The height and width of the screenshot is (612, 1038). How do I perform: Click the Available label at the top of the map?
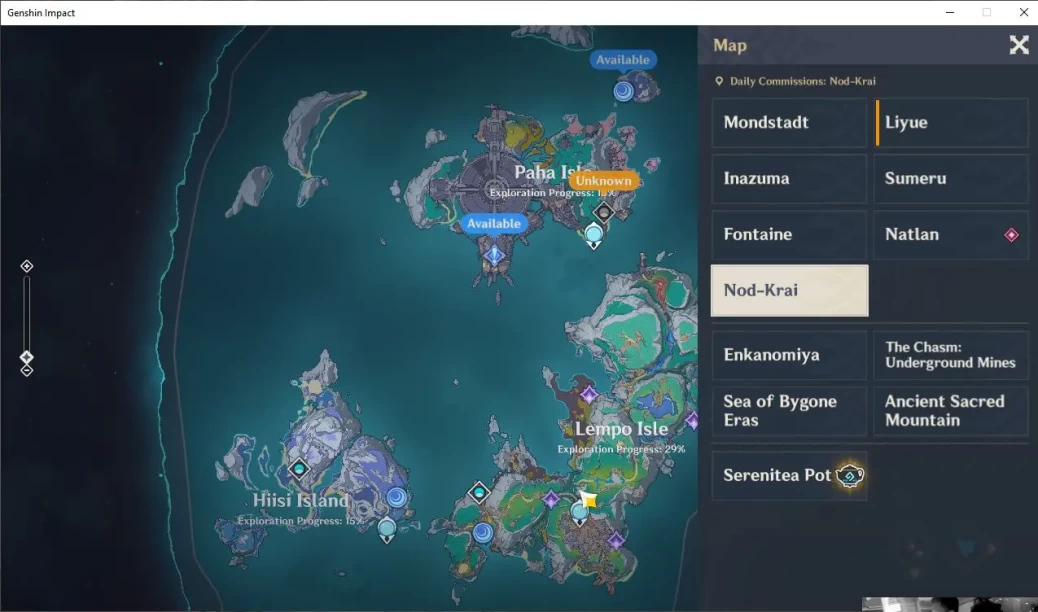pyautogui.click(x=623, y=60)
